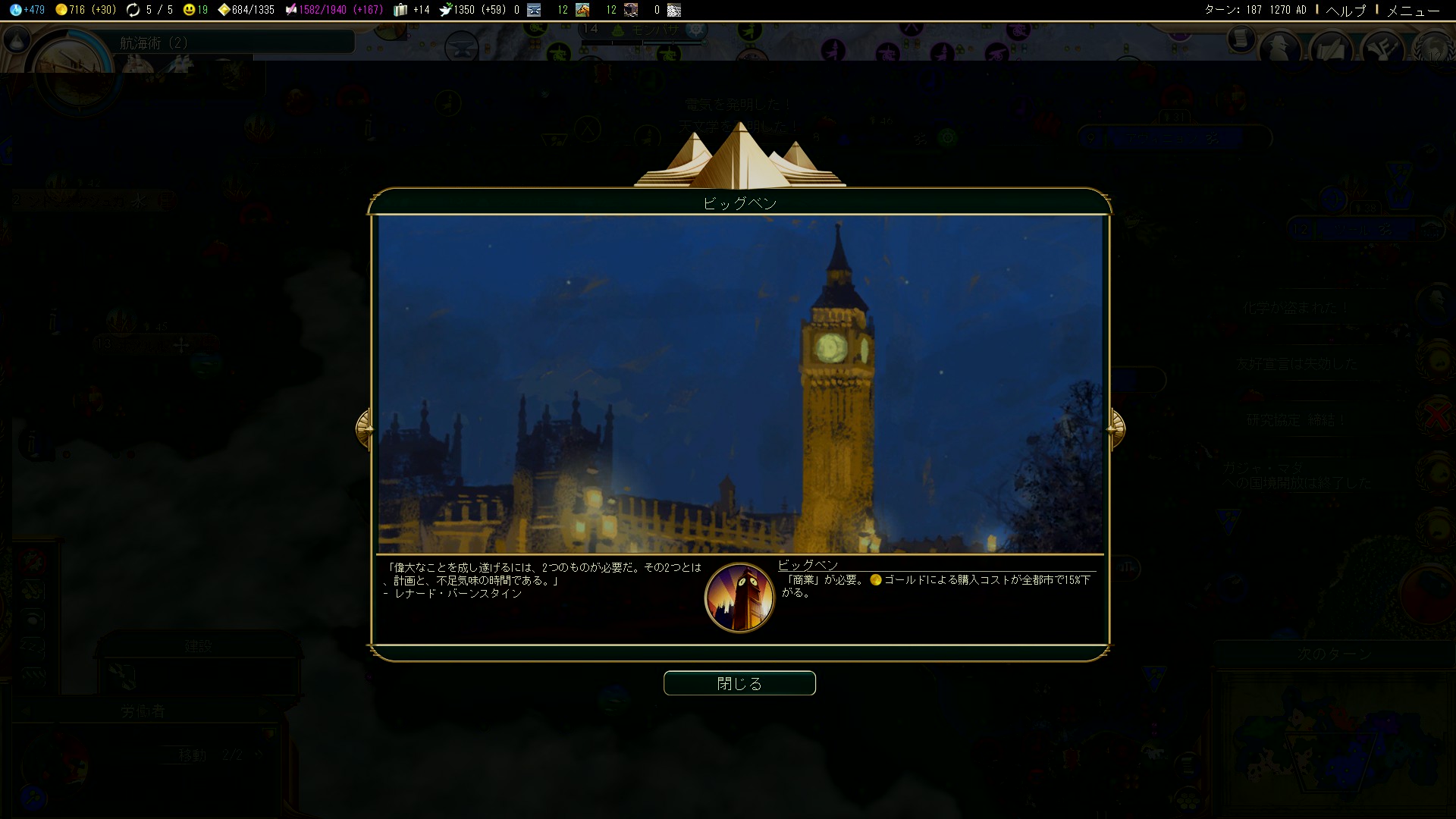The image size is (1456, 819).
Task: Open the ヘルプ help page
Action: tap(1345, 10)
